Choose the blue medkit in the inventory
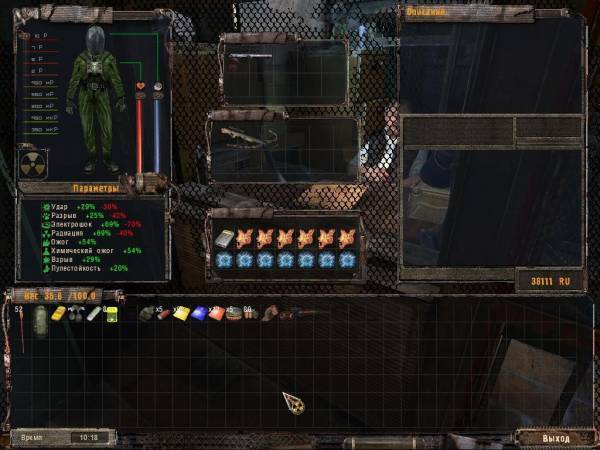This screenshot has height=450, width=600. coord(198,313)
